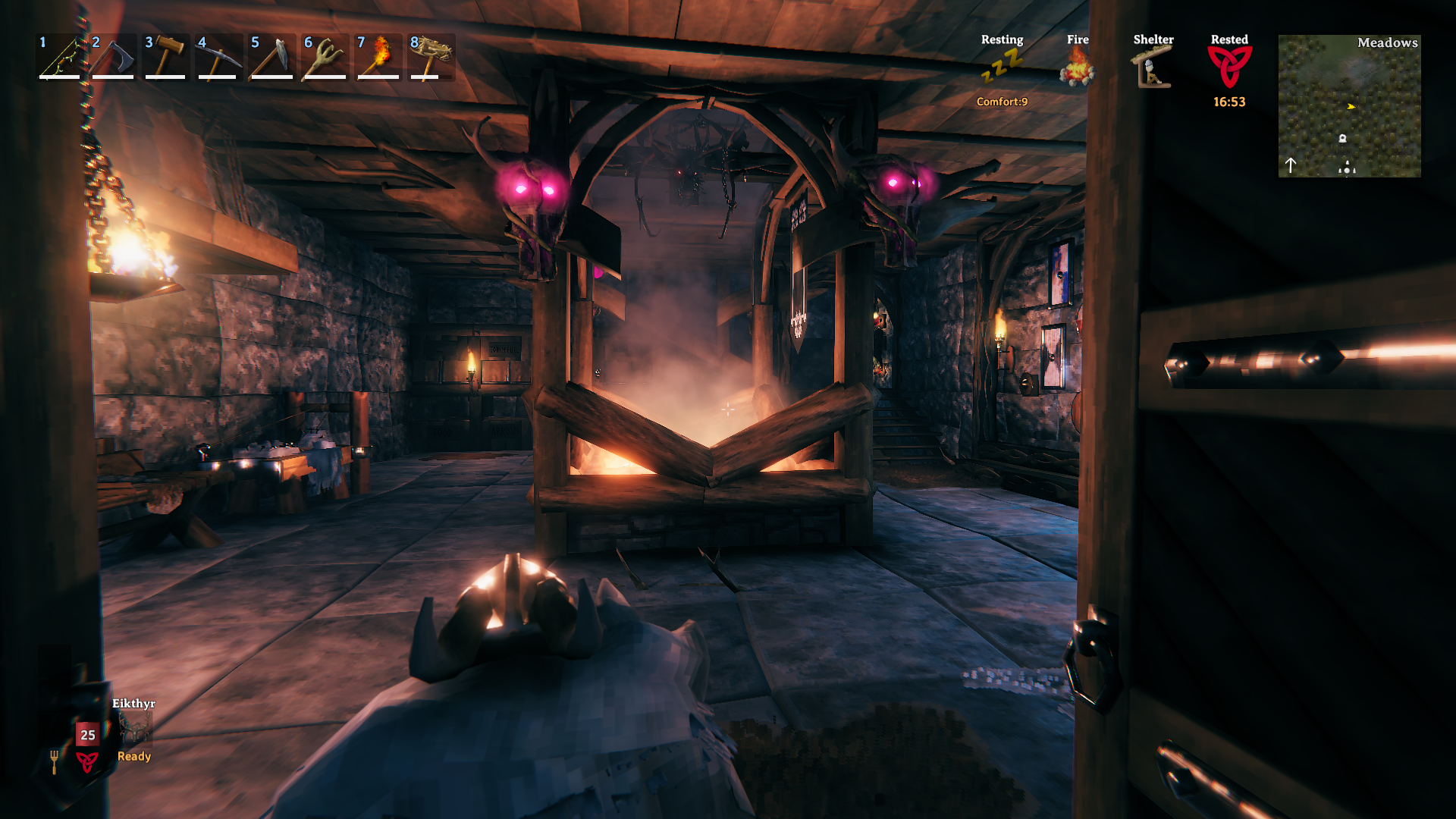Activate the Eikthyr forsaken power icon
The height and width of the screenshot is (819, 1456).
click(135, 729)
